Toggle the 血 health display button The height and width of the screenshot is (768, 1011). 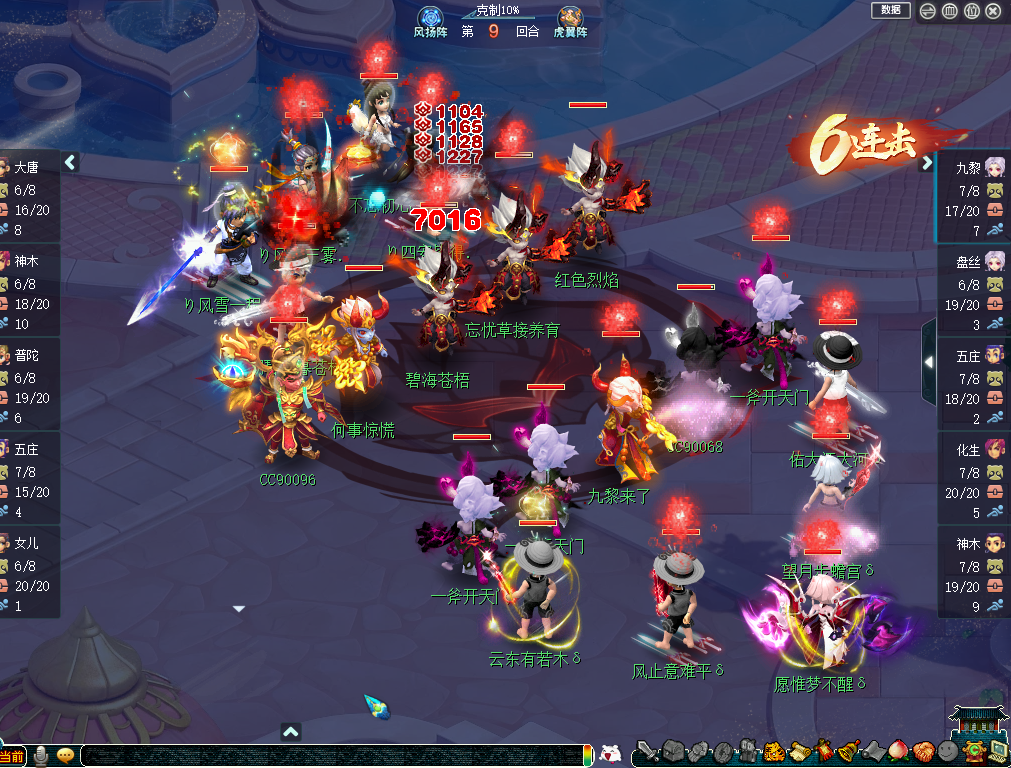click(x=950, y=11)
